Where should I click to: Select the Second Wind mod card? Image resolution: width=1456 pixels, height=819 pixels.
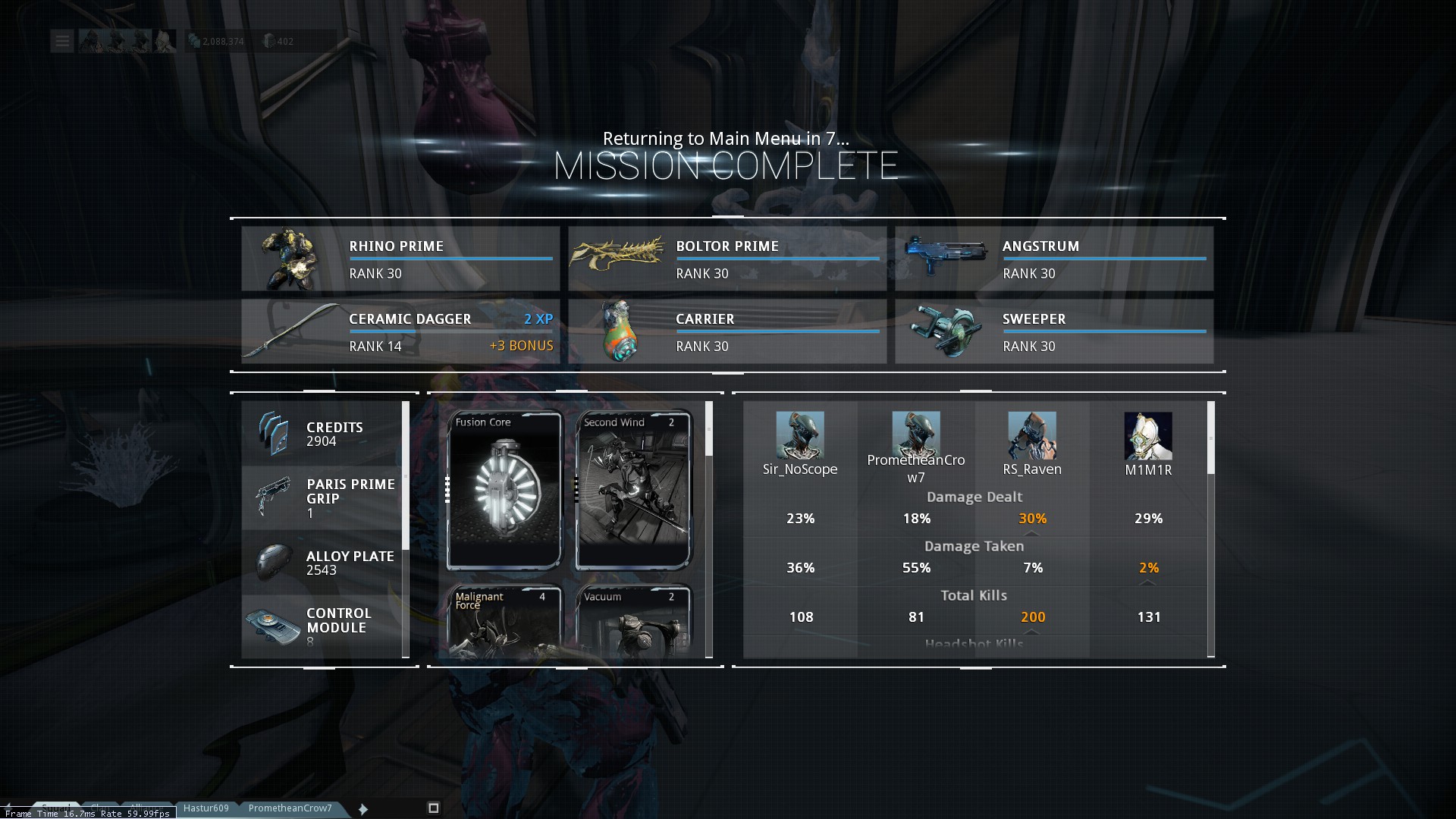click(633, 490)
